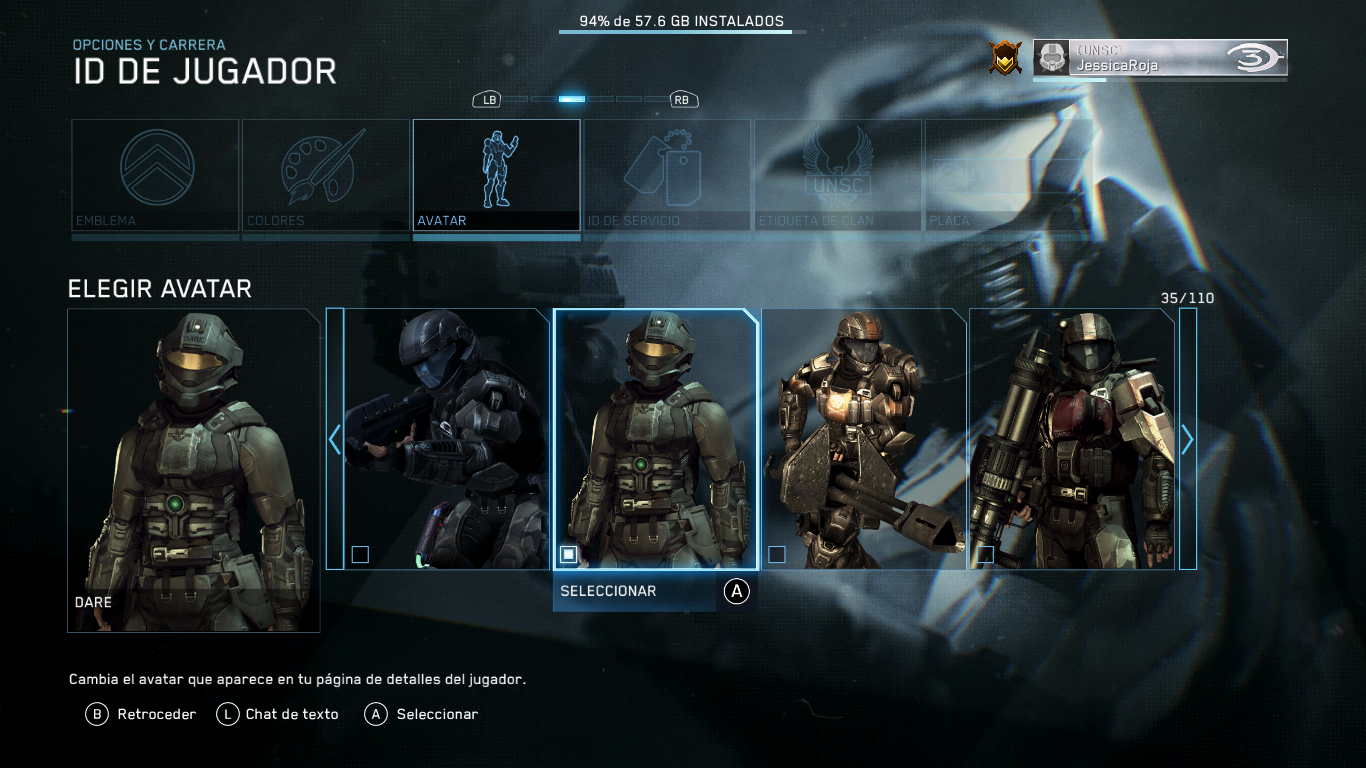Switch to the Placa tab
Viewport: 1366px width, 768px height.
pos(1005,175)
